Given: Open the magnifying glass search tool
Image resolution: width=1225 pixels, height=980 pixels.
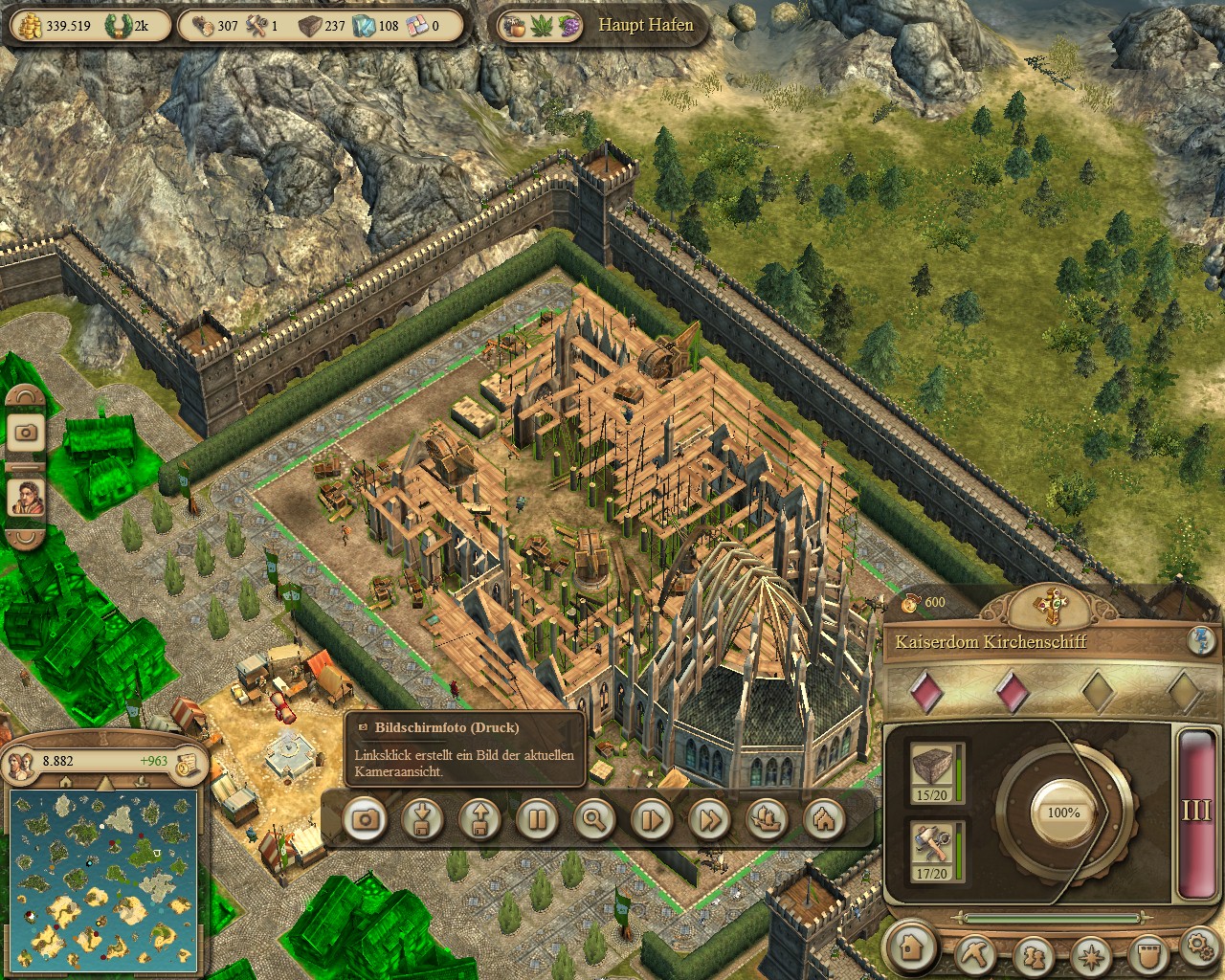Looking at the screenshot, I should (x=594, y=819).
